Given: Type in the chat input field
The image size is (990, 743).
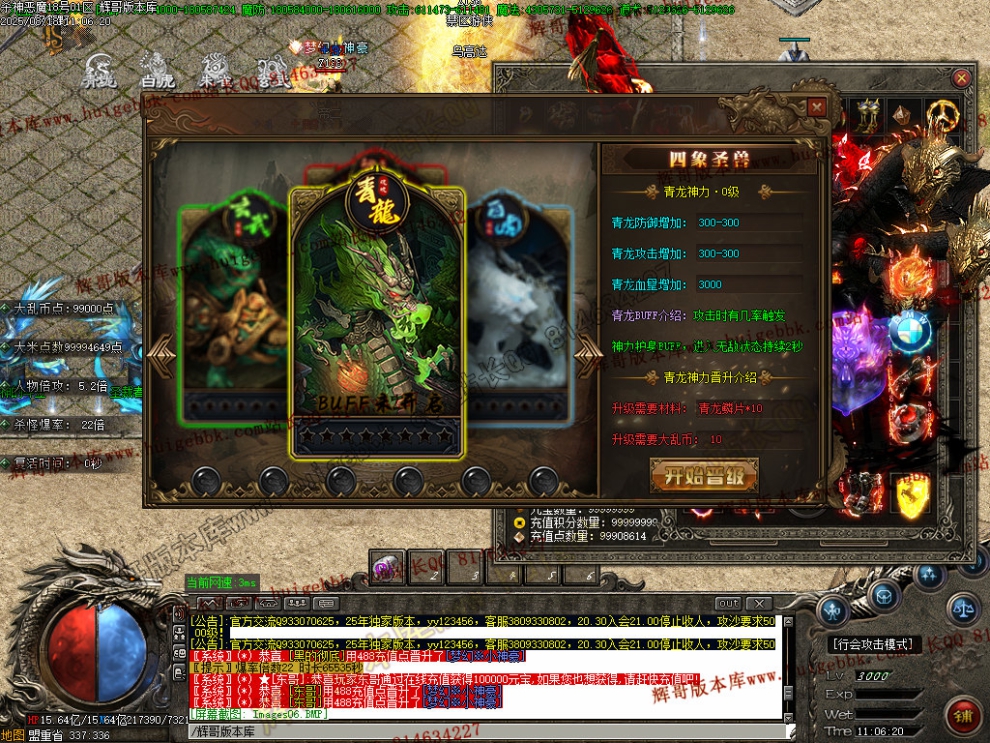Looking at the screenshot, I should pos(480,731).
